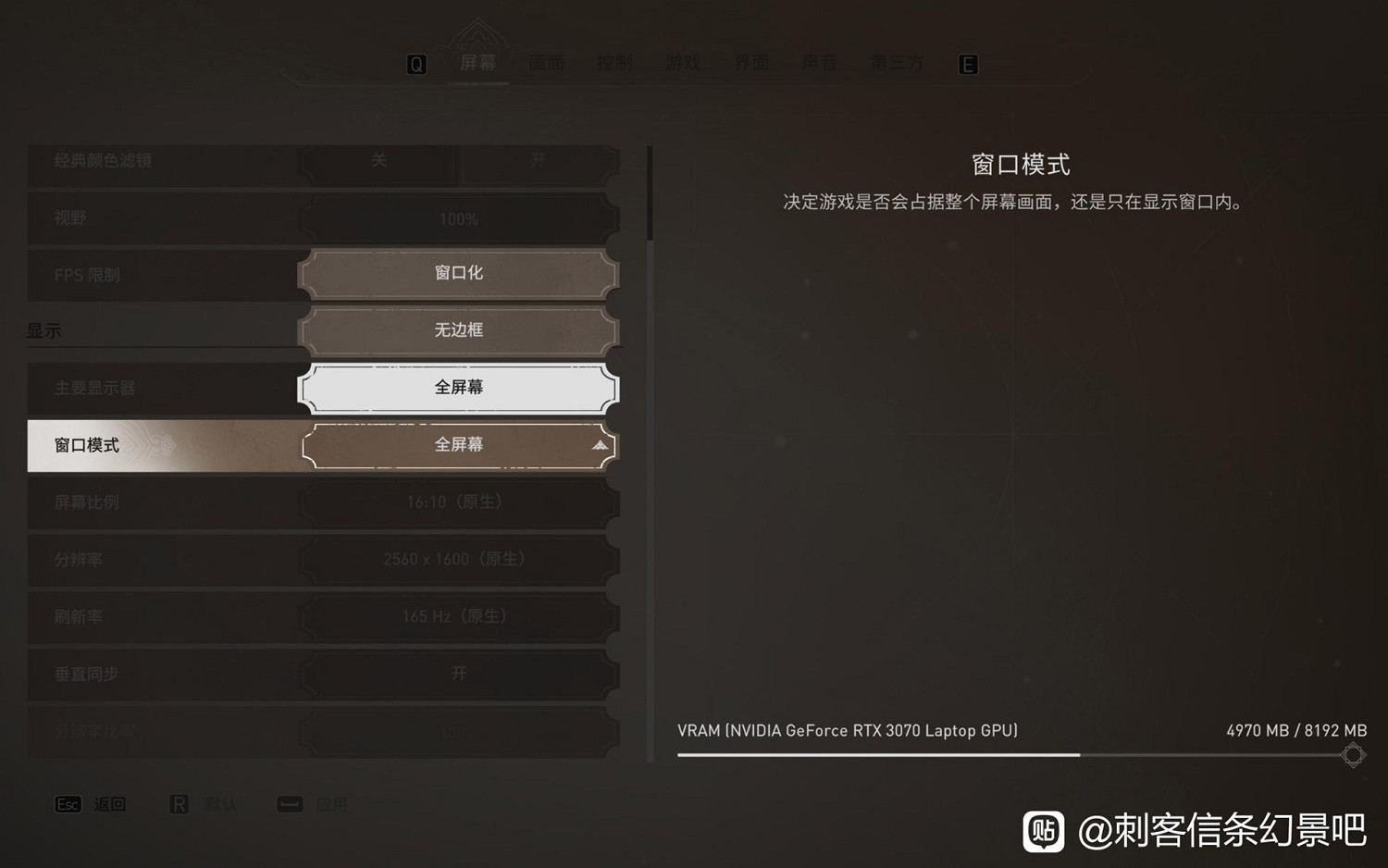Click the triangle marker on 全屏幕 selection
This screenshot has height=868, width=1388.
click(x=600, y=445)
